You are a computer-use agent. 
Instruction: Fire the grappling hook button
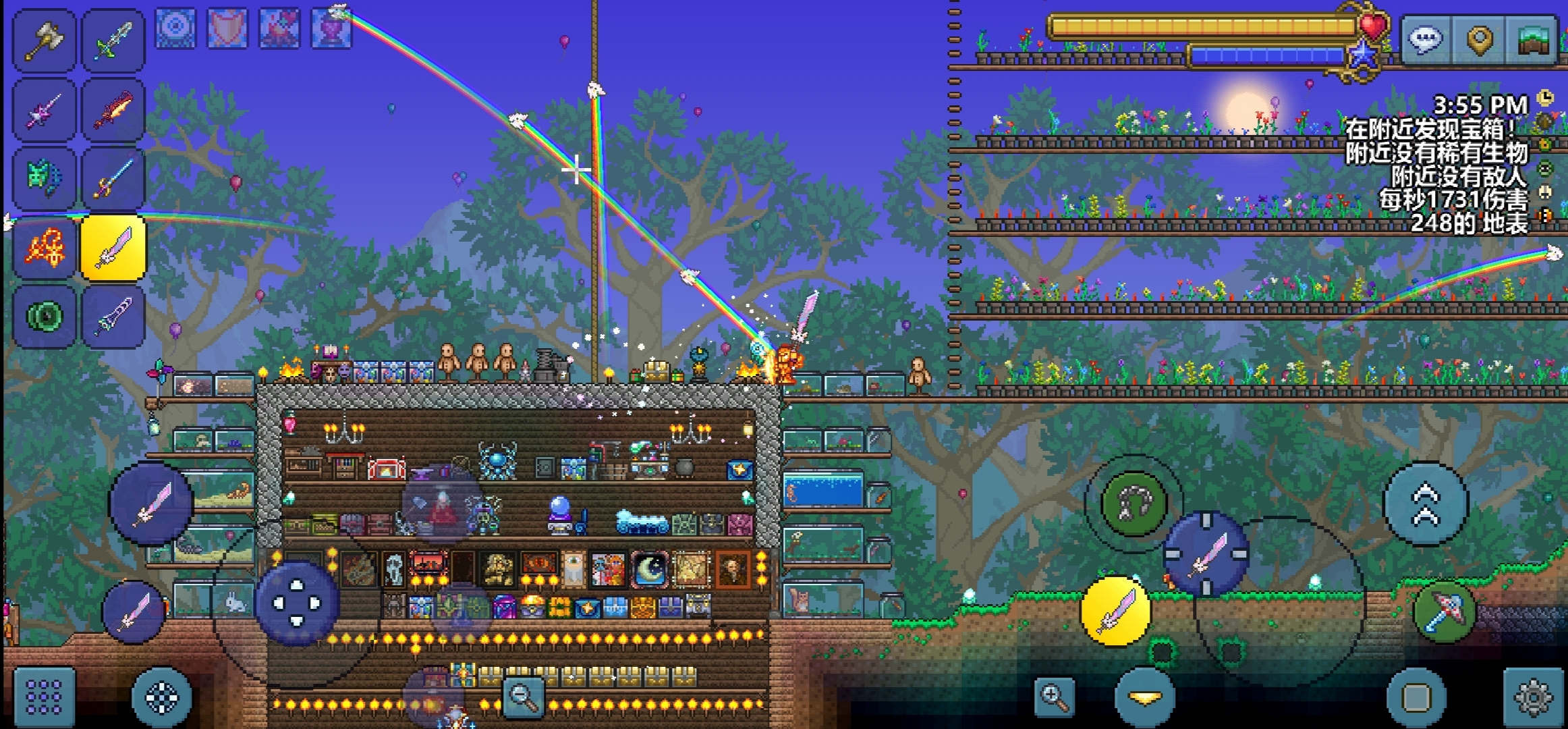(1133, 504)
